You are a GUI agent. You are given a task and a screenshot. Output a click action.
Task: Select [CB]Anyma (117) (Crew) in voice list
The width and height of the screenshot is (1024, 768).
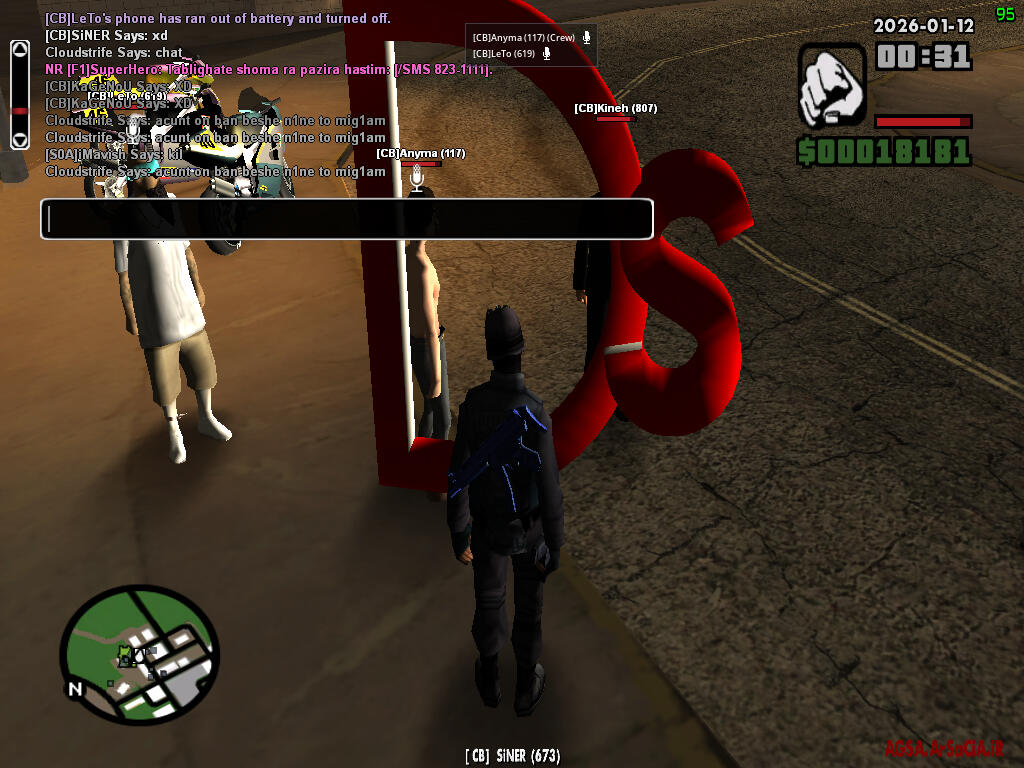[523, 38]
